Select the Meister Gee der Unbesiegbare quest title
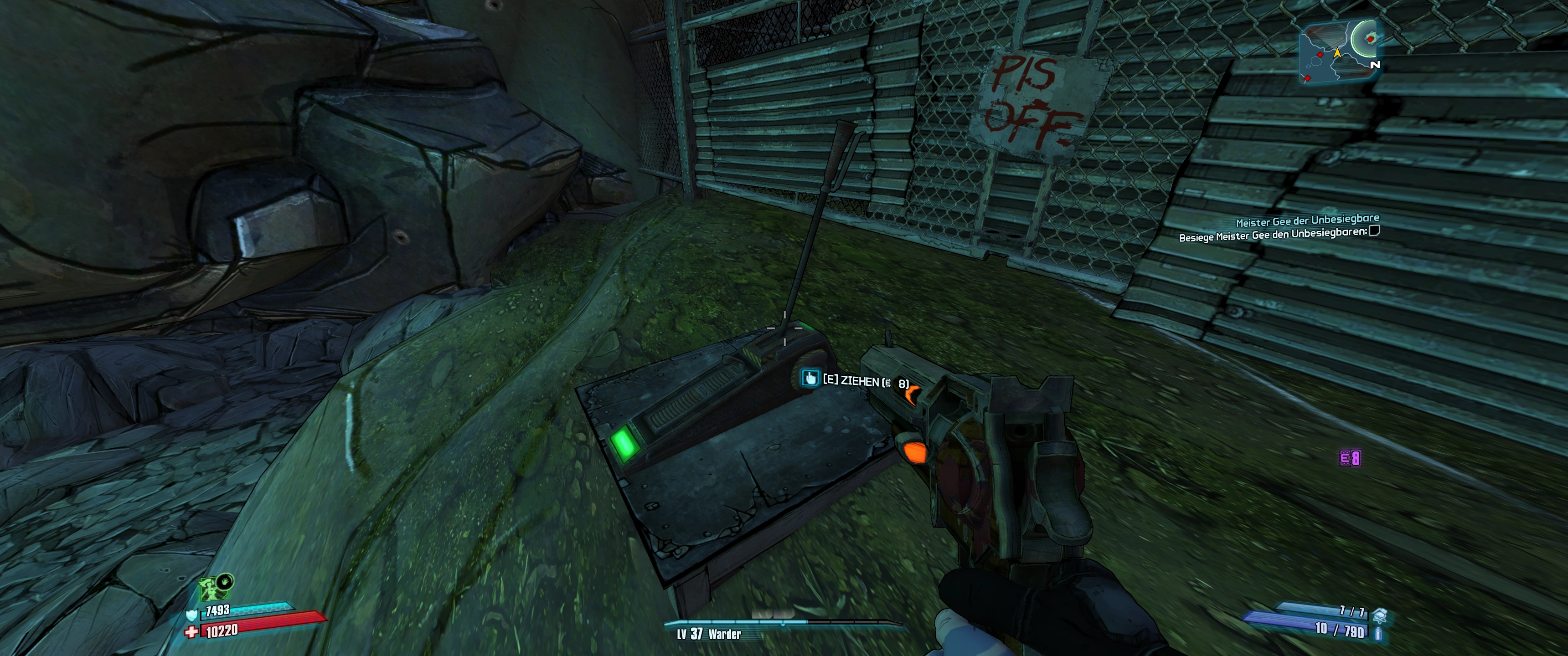Screen dimensions: 1568x656 click(1307, 220)
